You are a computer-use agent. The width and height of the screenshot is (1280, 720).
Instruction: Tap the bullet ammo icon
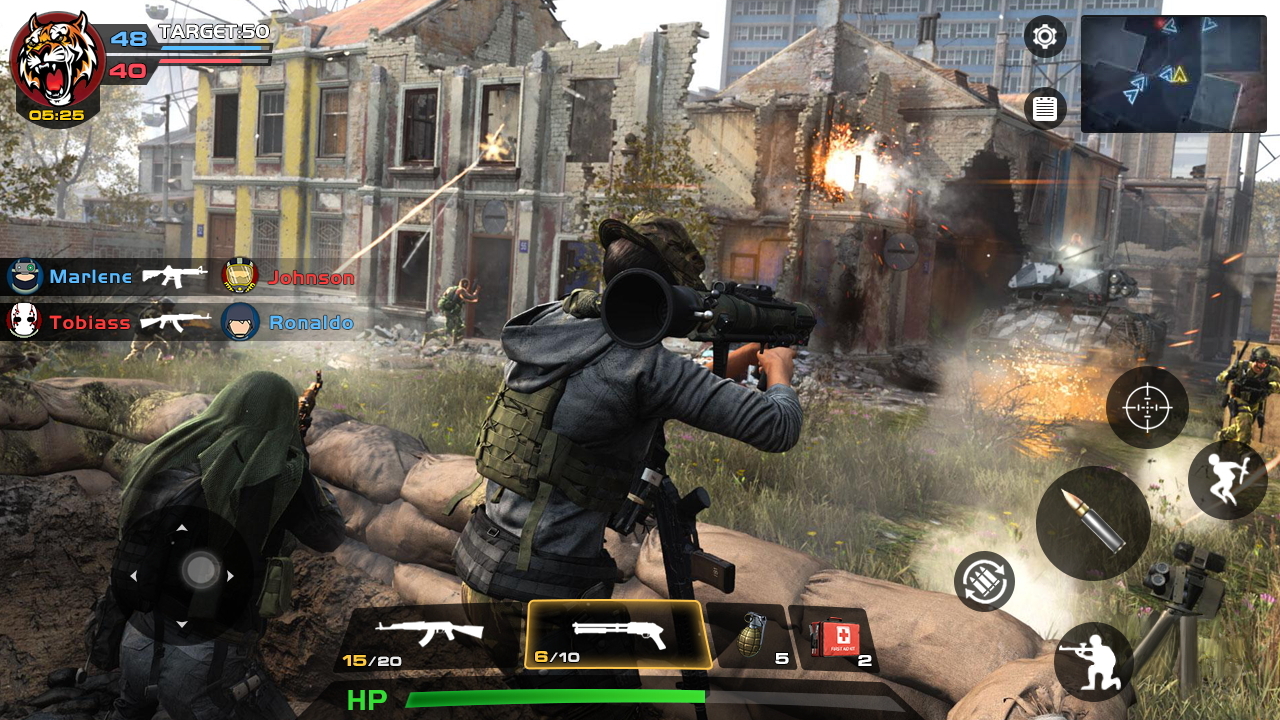[1093, 523]
